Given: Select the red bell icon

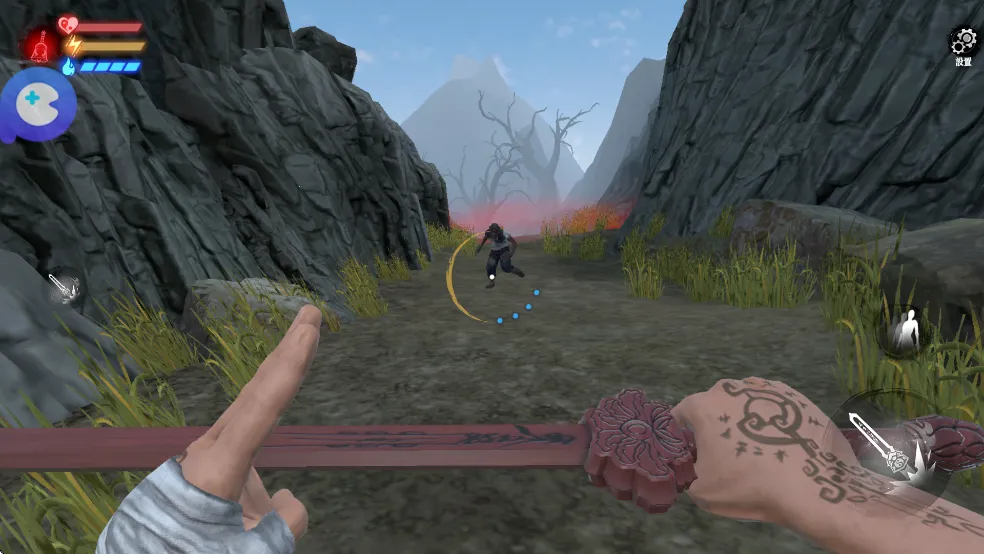Looking at the screenshot, I should [41, 46].
